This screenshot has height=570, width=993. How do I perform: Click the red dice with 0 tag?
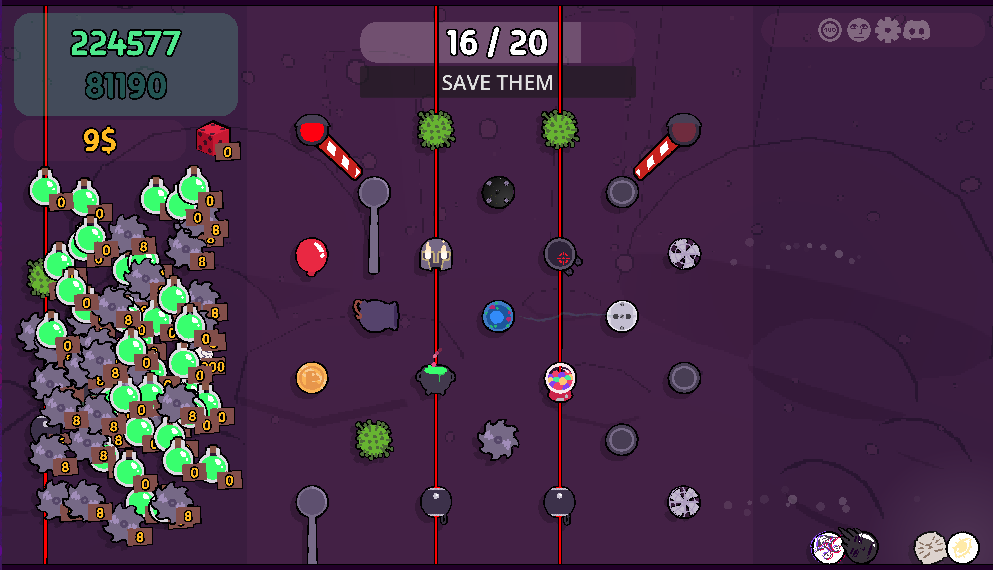(x=213, y=139)
